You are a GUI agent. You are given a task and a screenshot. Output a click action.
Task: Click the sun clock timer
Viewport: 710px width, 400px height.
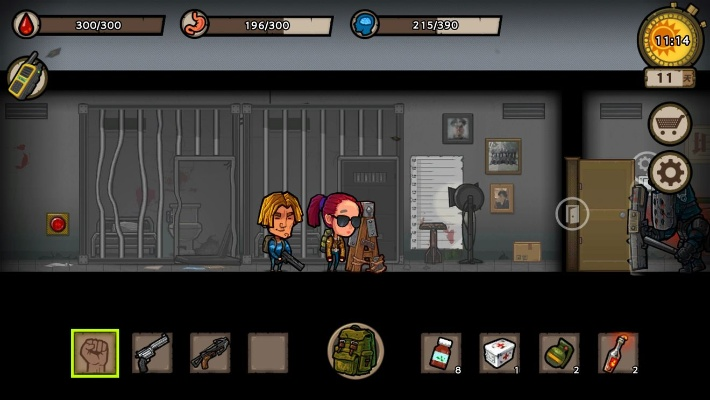[x=669, y=40]
